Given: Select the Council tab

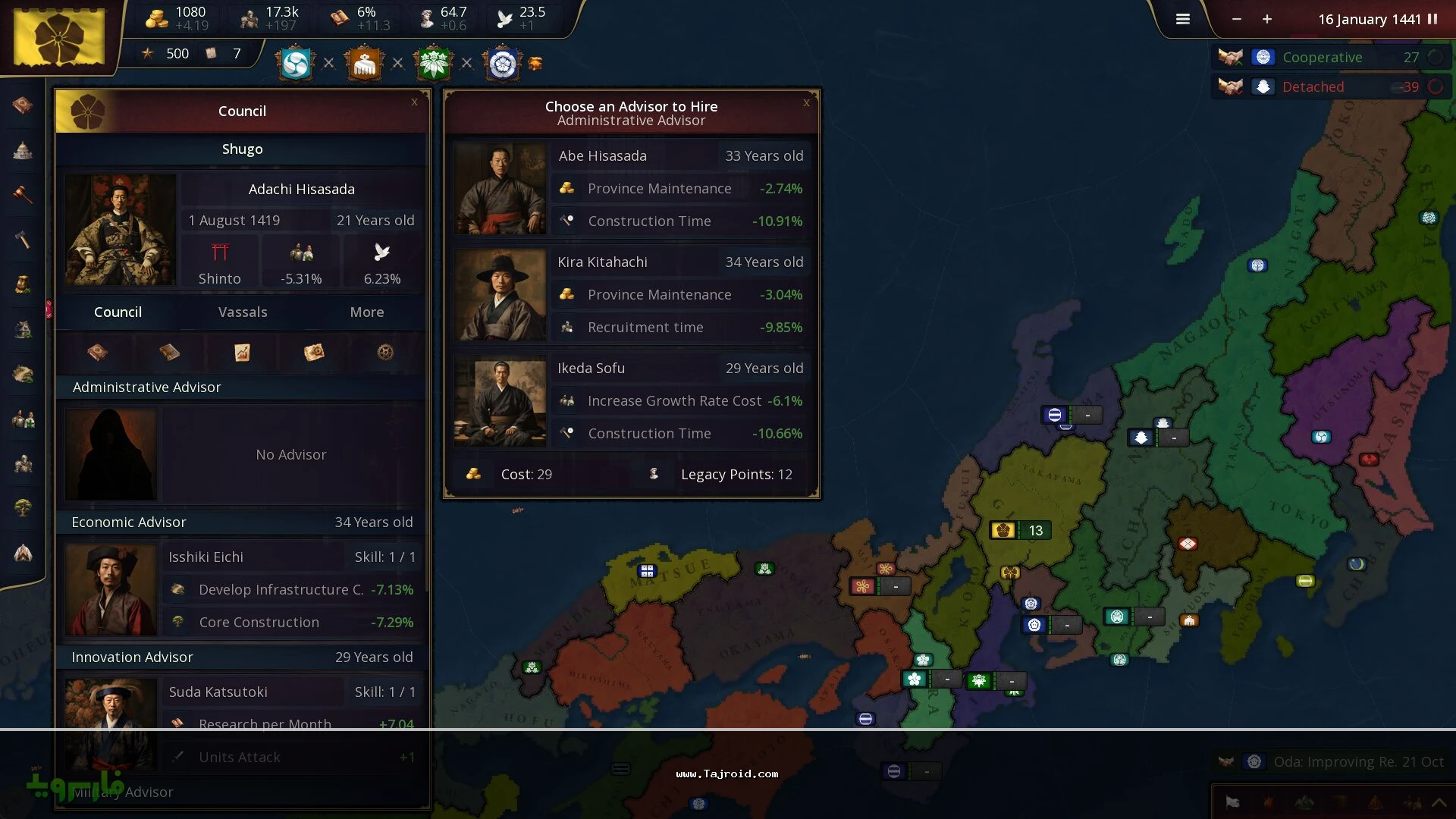Looking at the screenshot, I should [118, 312].
